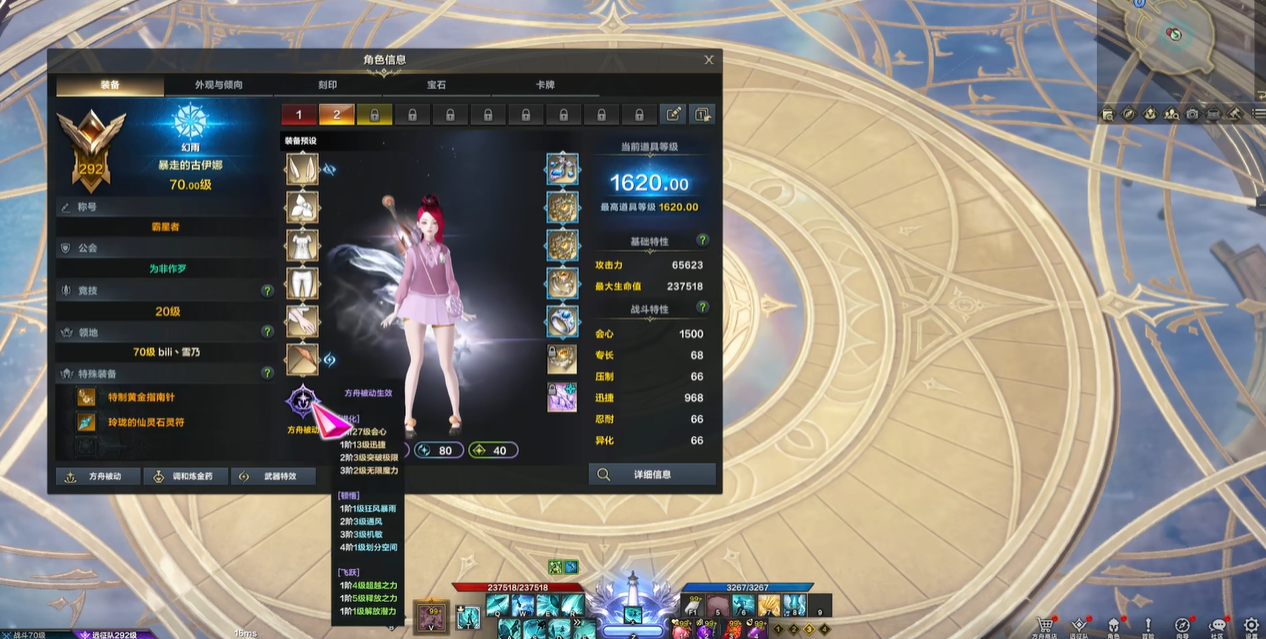Close the character info window
1266x639 pixels.
tap(709, 60)
